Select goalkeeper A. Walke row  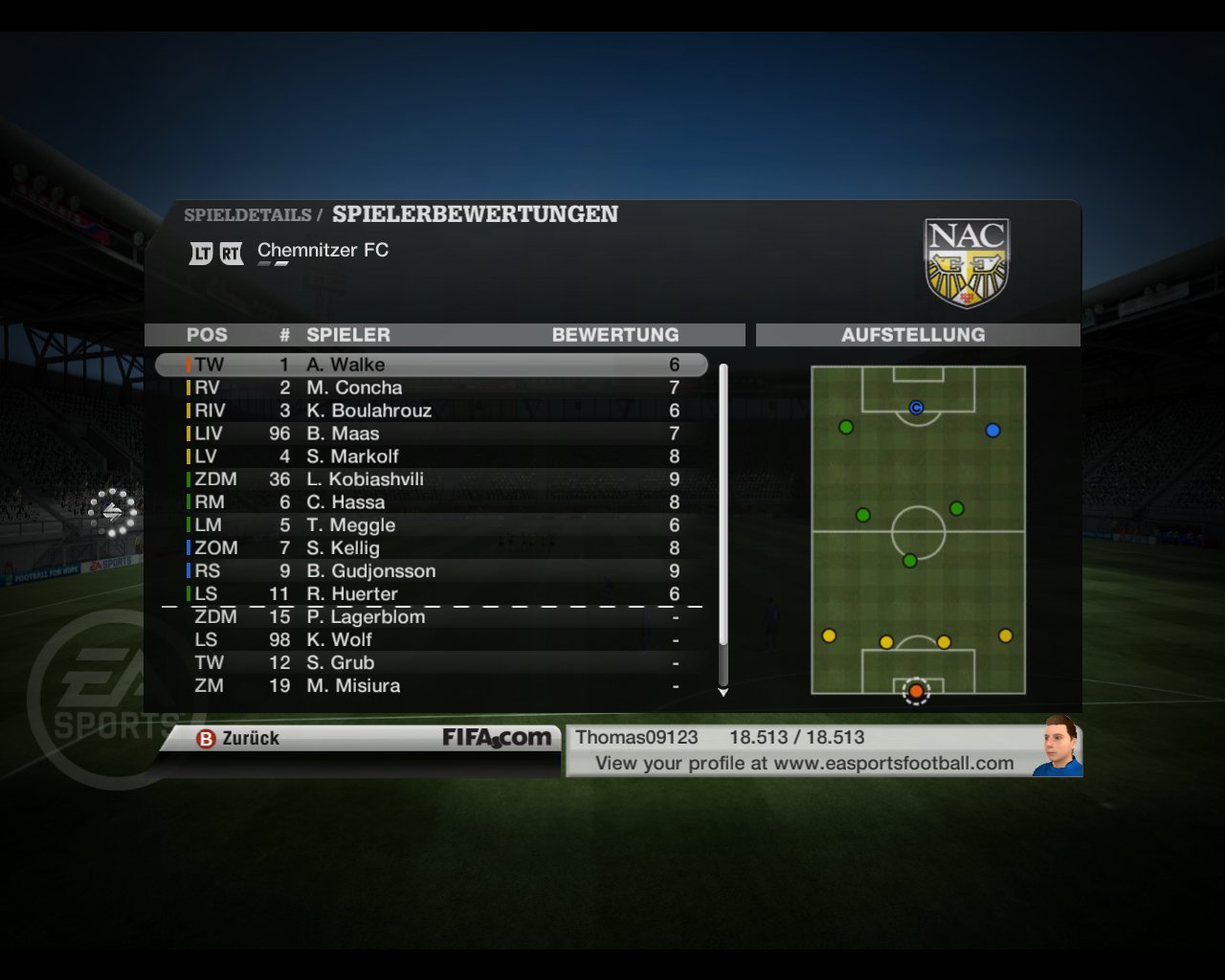pos(431,365)
